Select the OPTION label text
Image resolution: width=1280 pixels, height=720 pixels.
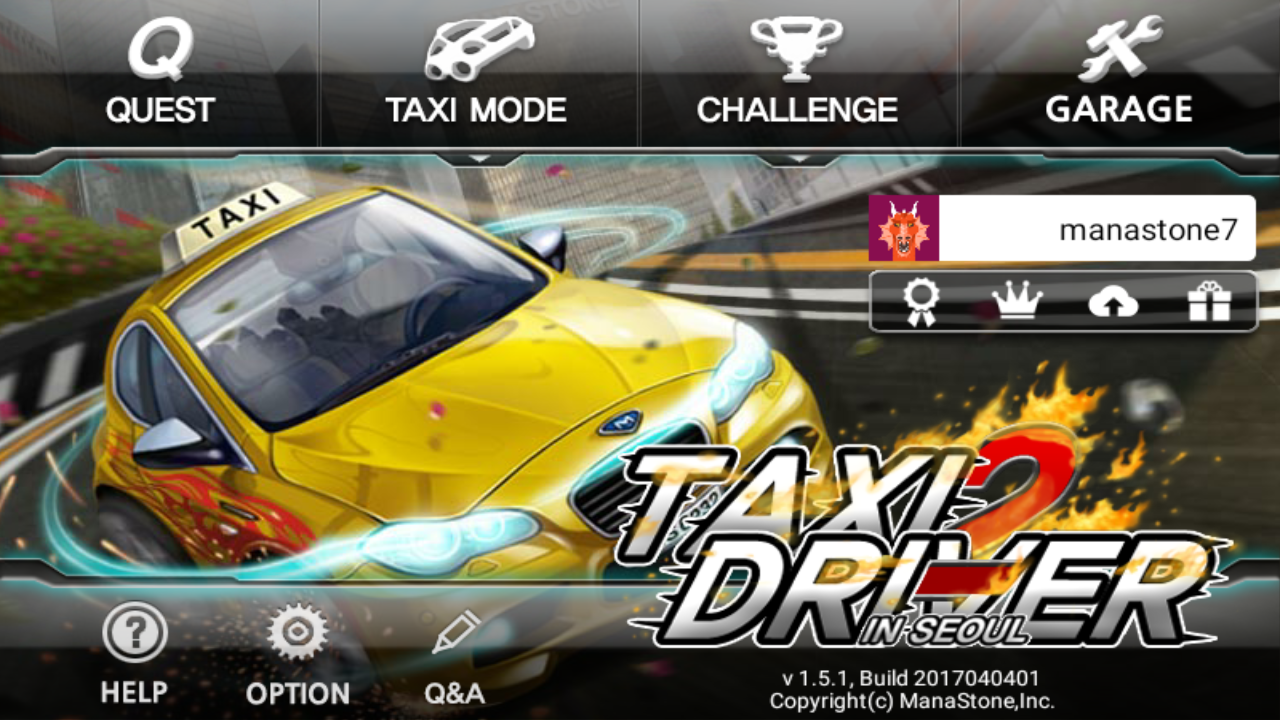click(x=298, y=691)
